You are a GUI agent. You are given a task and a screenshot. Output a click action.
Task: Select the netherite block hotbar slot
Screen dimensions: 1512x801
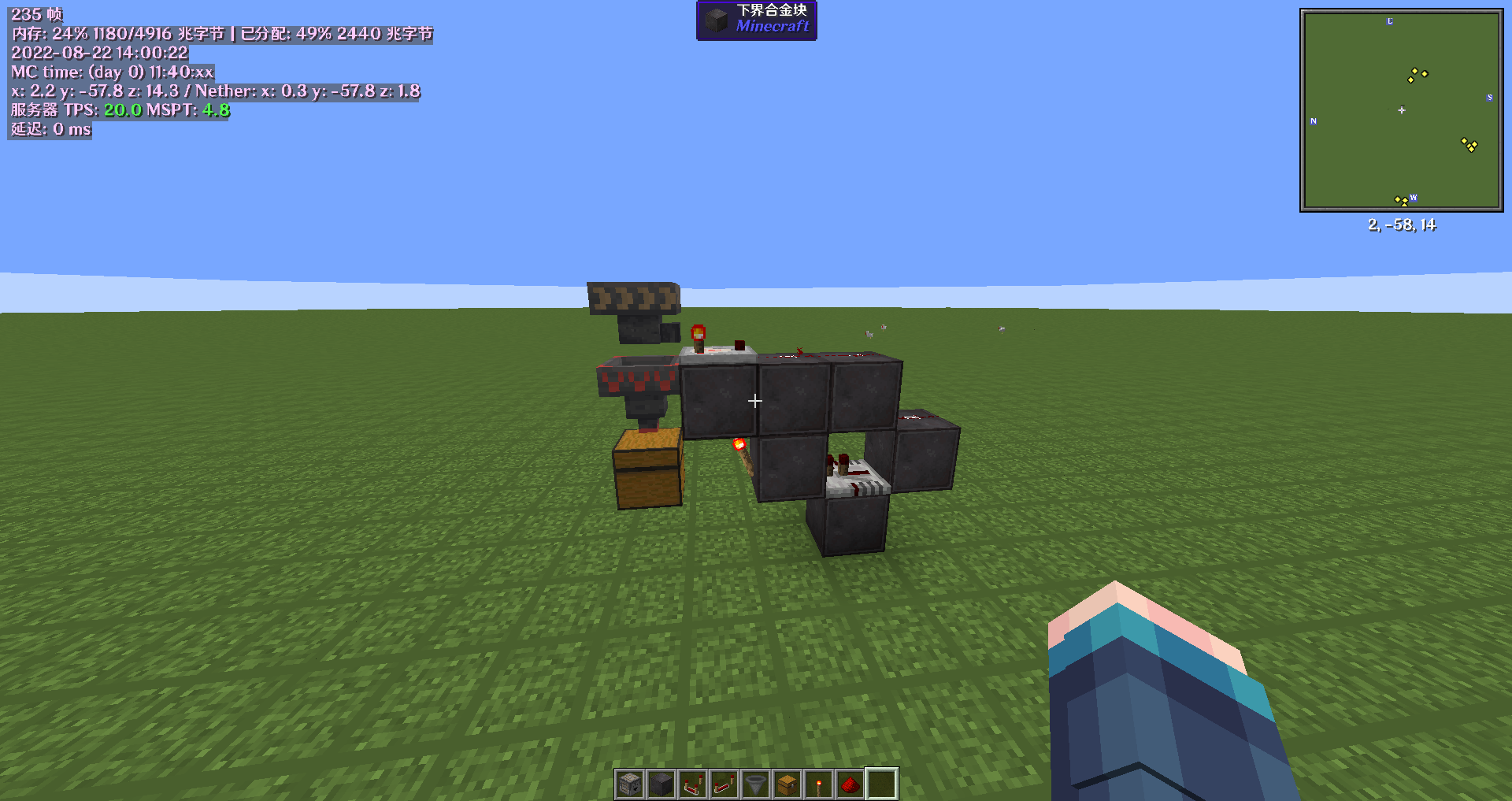(661, 784)
